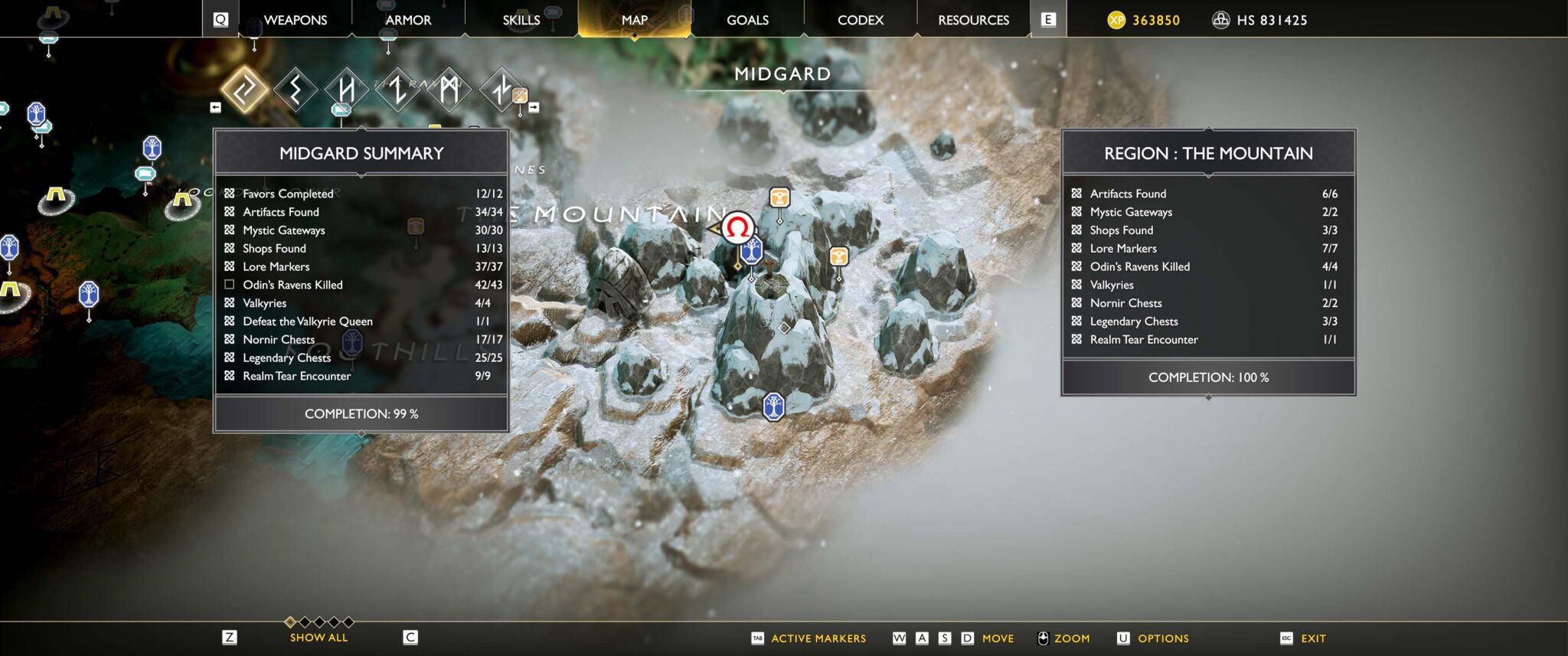
Task: Click the Show All button
Action: click(x=318, y=637)
